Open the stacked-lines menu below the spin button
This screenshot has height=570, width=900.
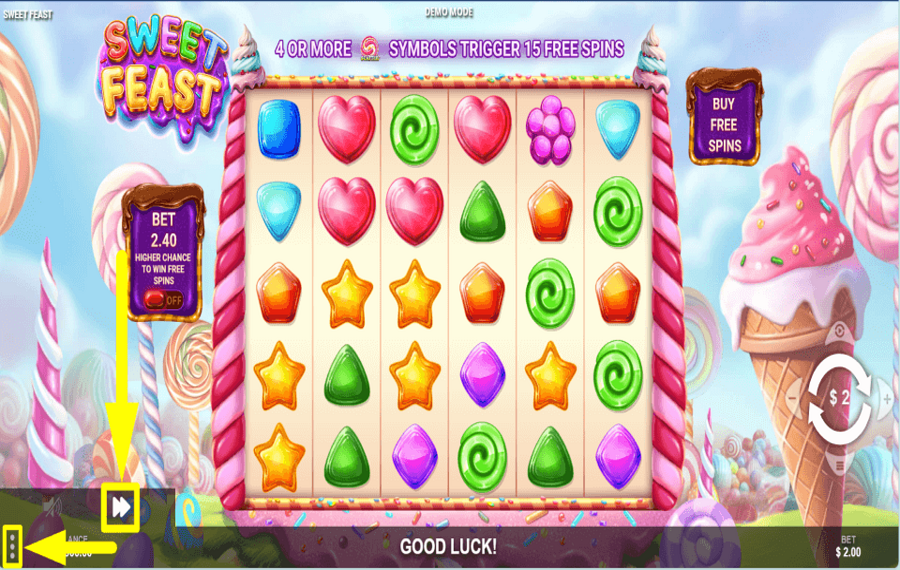839,464
